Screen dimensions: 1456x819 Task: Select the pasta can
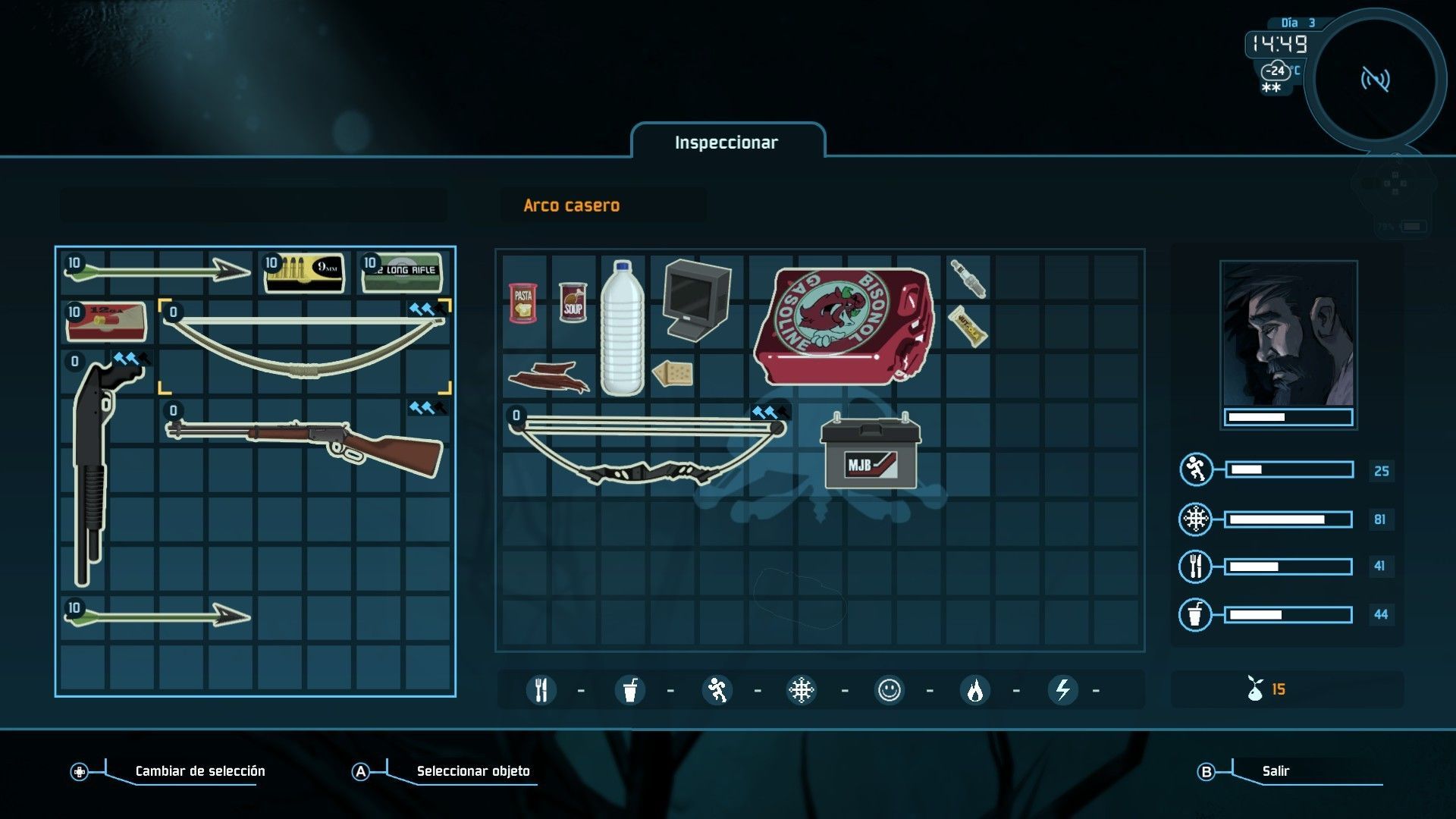pos(523,303)
